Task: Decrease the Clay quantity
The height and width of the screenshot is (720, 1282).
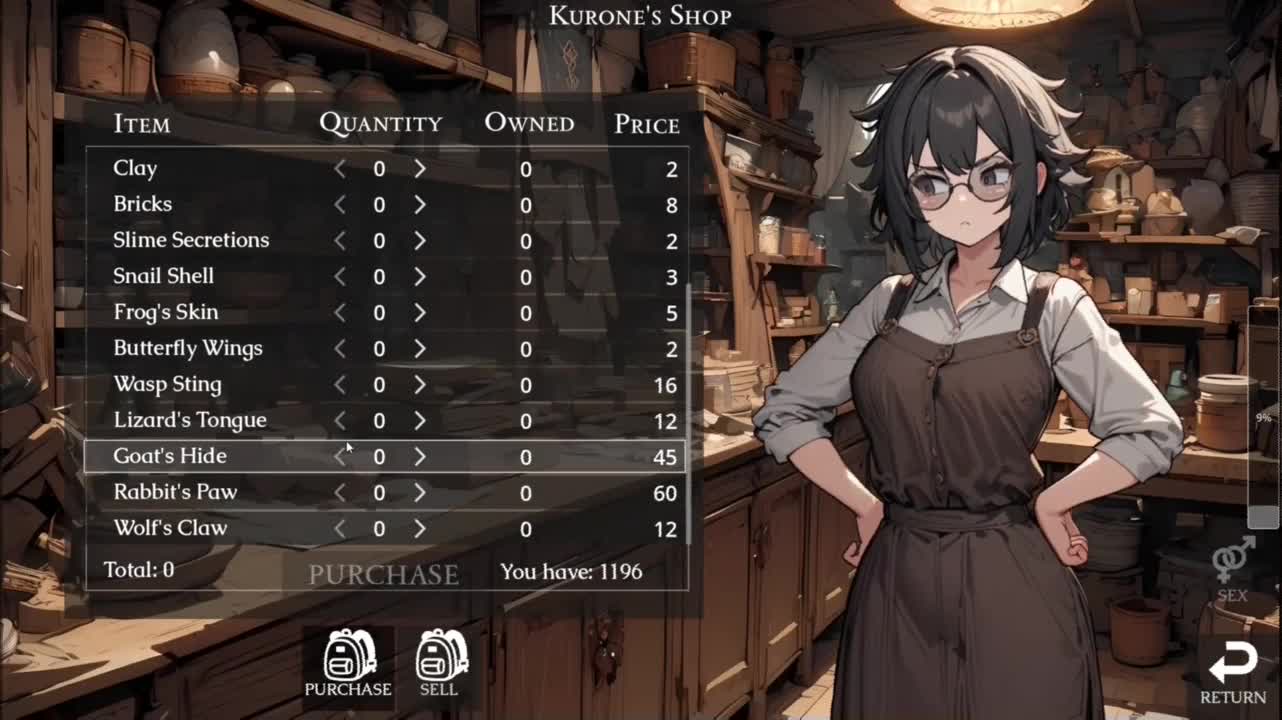Action: click(340, 169)
